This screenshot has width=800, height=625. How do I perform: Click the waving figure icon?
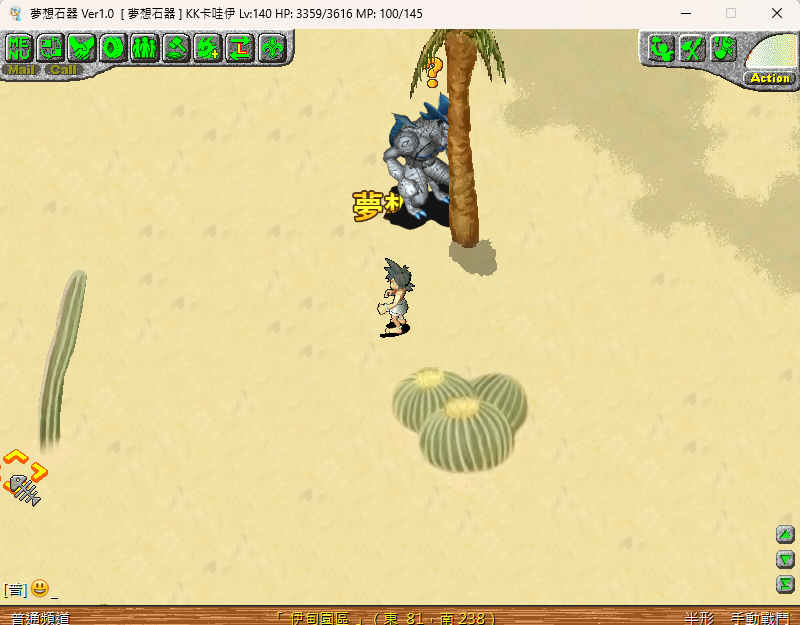[660, 48]
